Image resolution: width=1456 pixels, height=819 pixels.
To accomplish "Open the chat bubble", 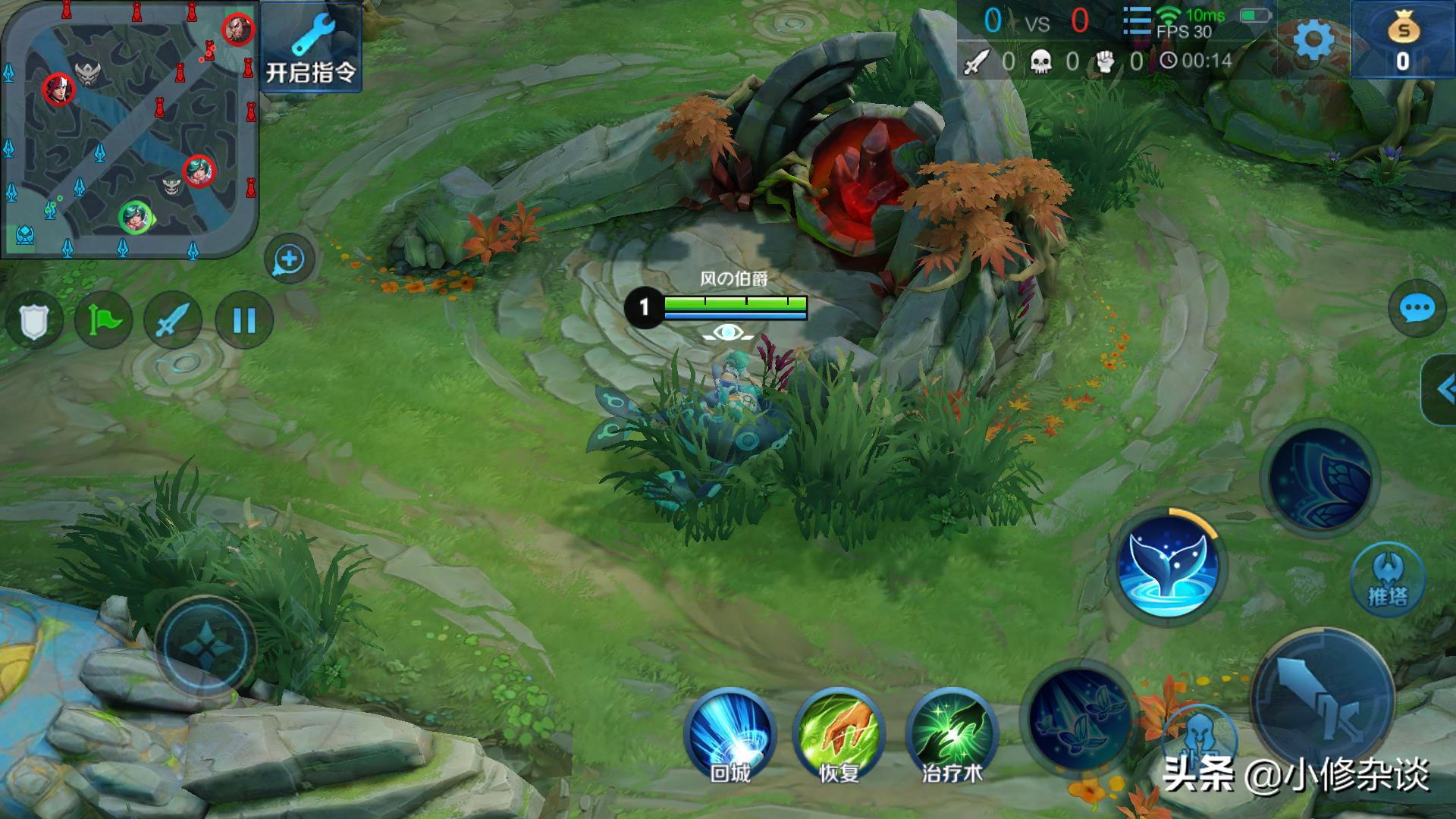I will click(1416, 309).
